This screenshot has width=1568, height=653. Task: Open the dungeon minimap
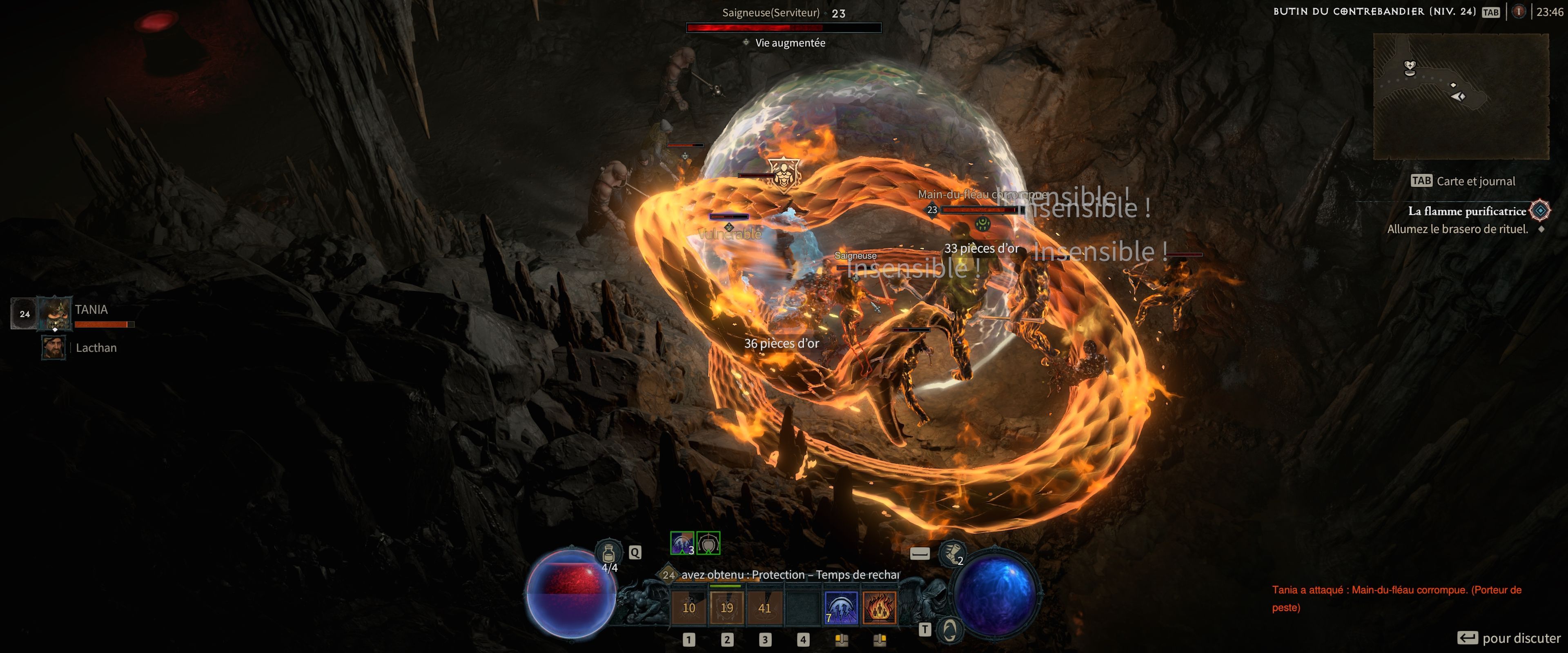(x=1460, y=96)
